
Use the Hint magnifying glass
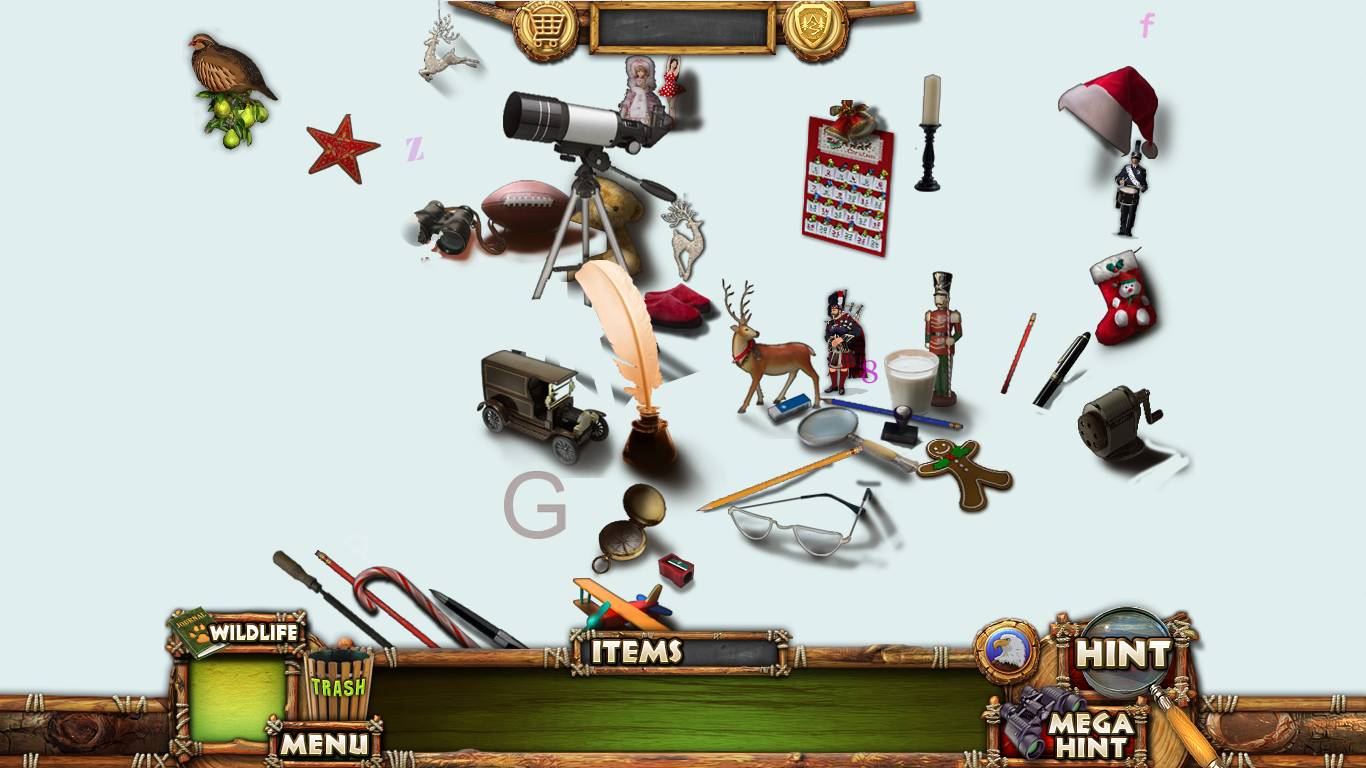coord(1122,654)
